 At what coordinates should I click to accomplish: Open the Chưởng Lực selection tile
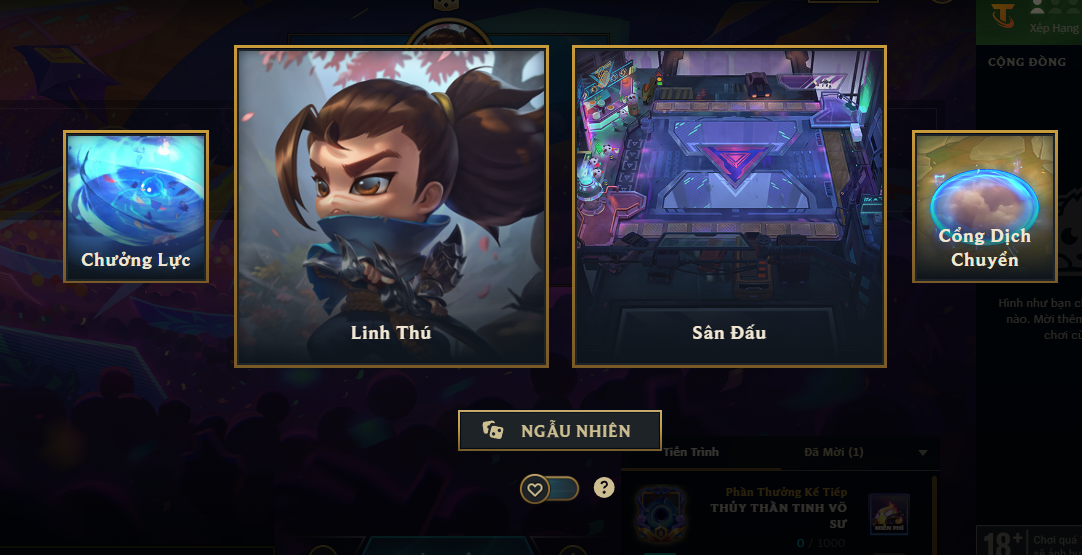[136, 207]
